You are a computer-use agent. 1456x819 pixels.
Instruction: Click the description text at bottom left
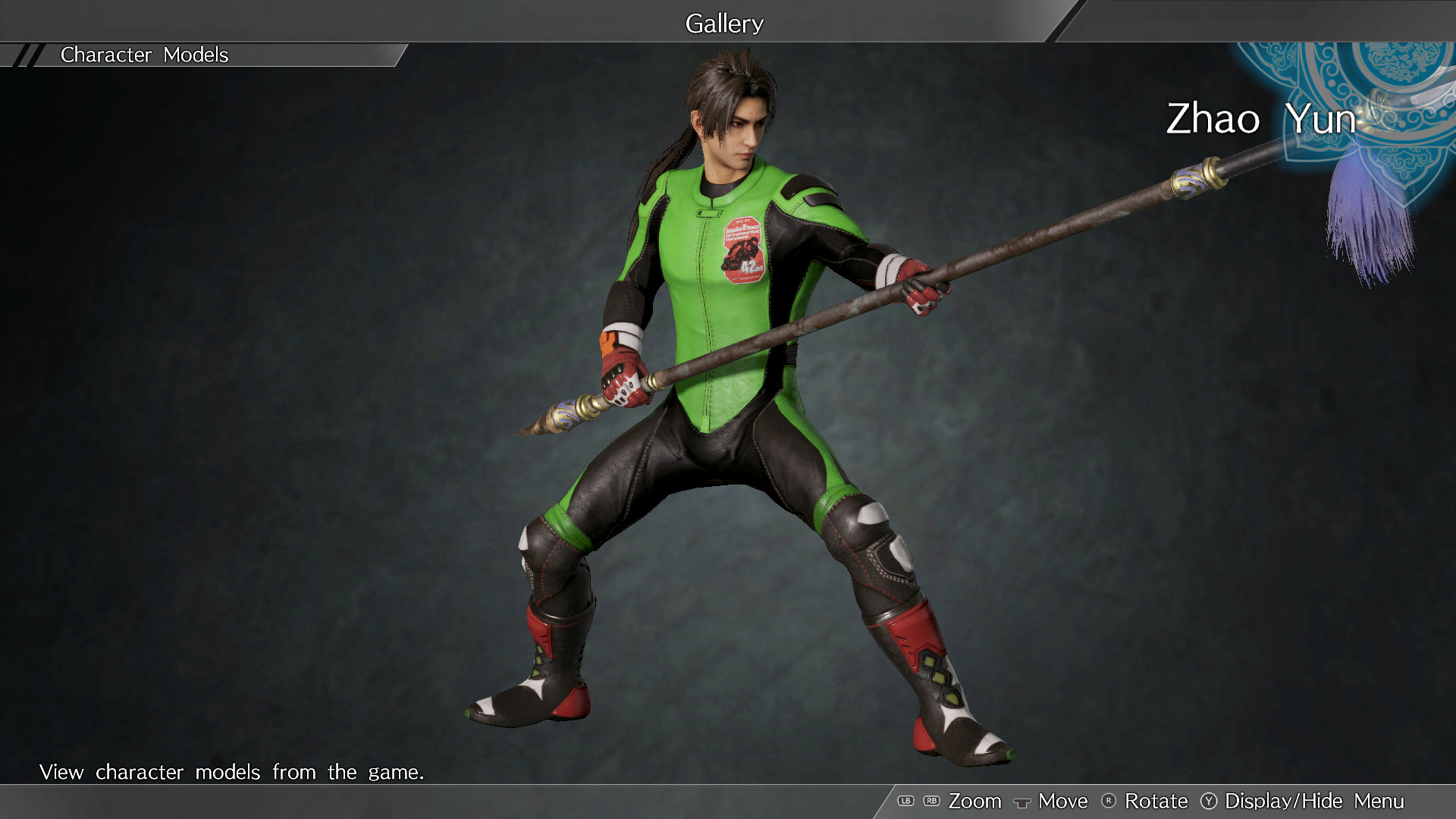(231, 772)
